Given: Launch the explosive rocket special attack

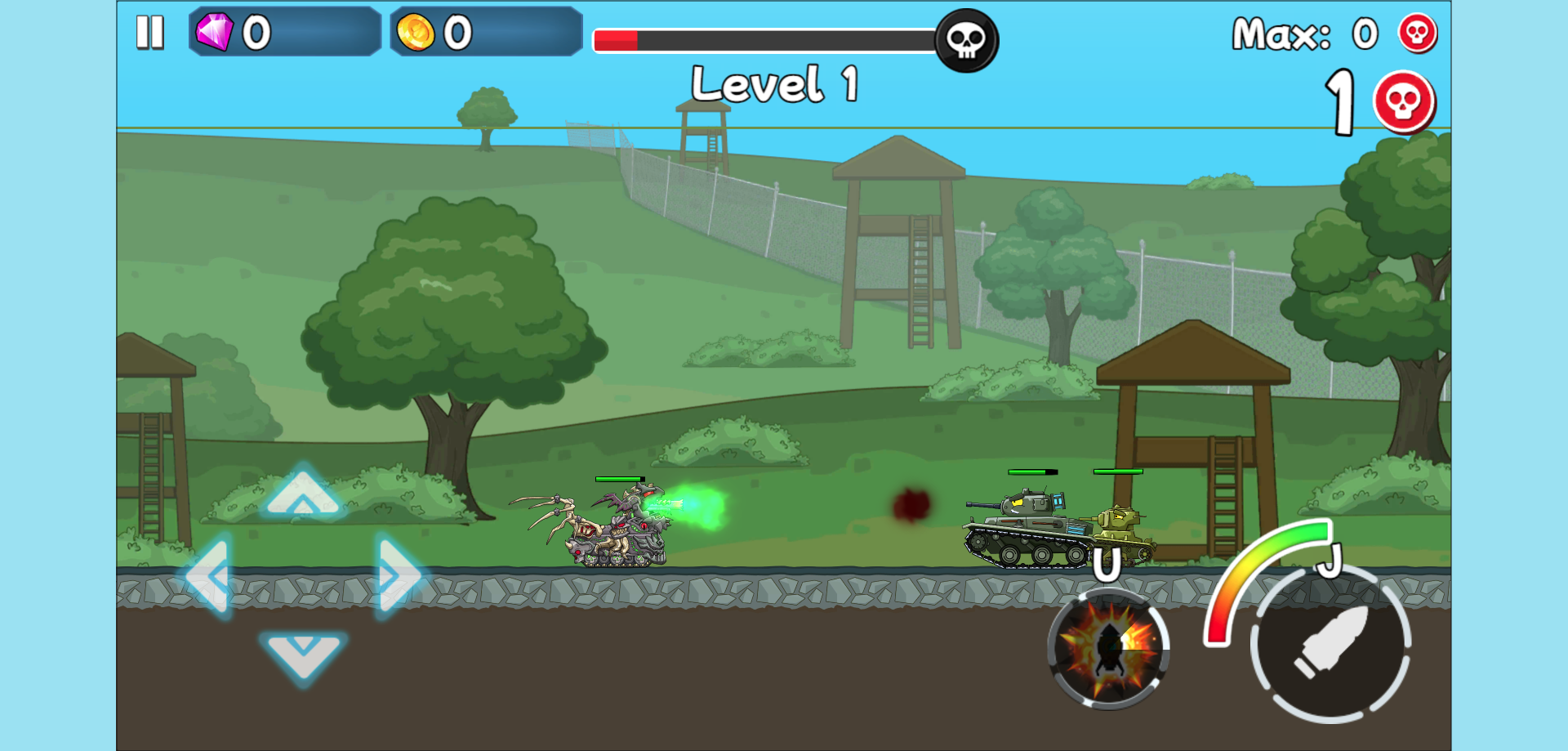Looking at the screenshot, I should tap(1108, 647).
